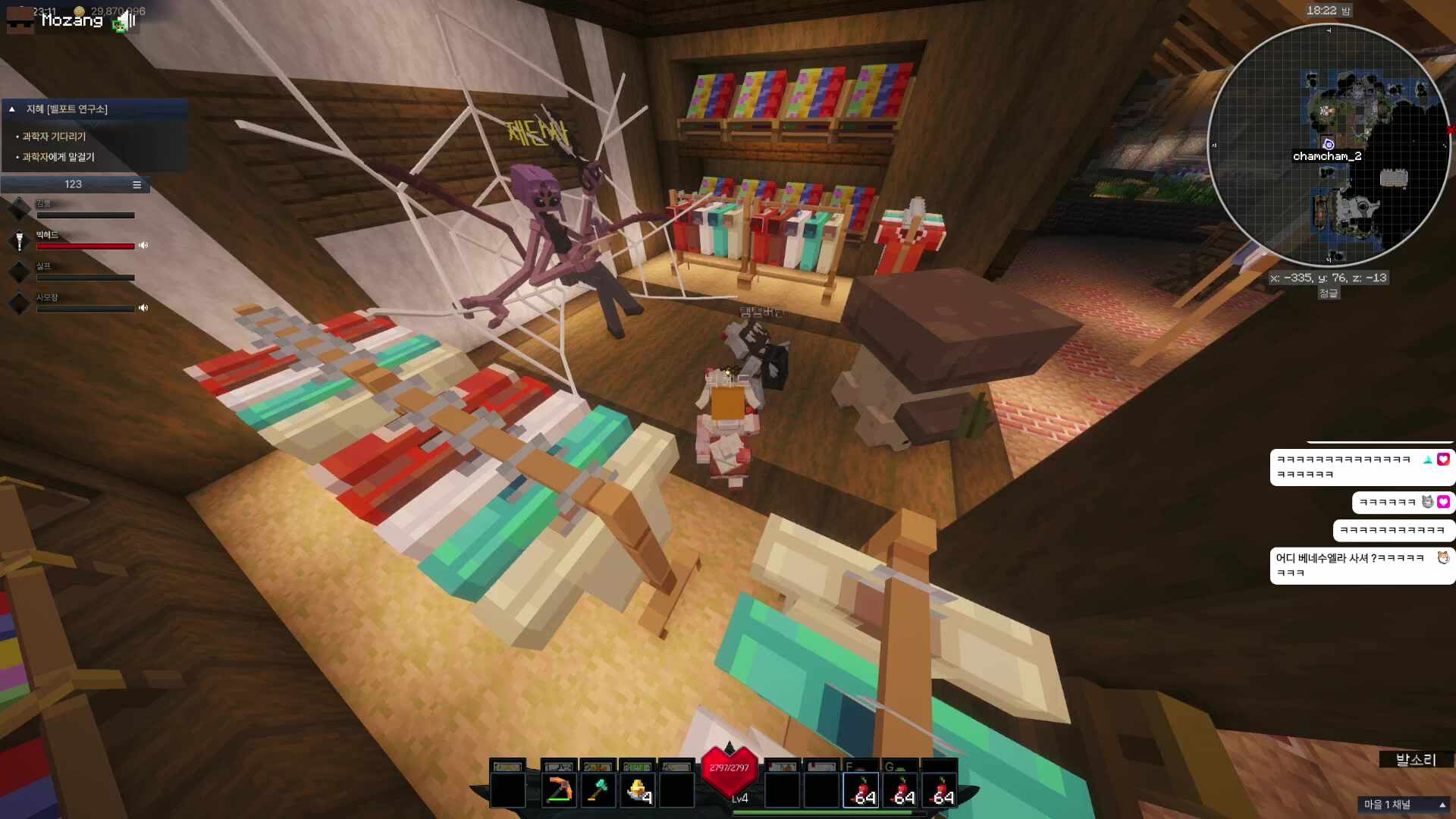
Task: Select the teal axe hotbar slot
Action: coord(598,790)
